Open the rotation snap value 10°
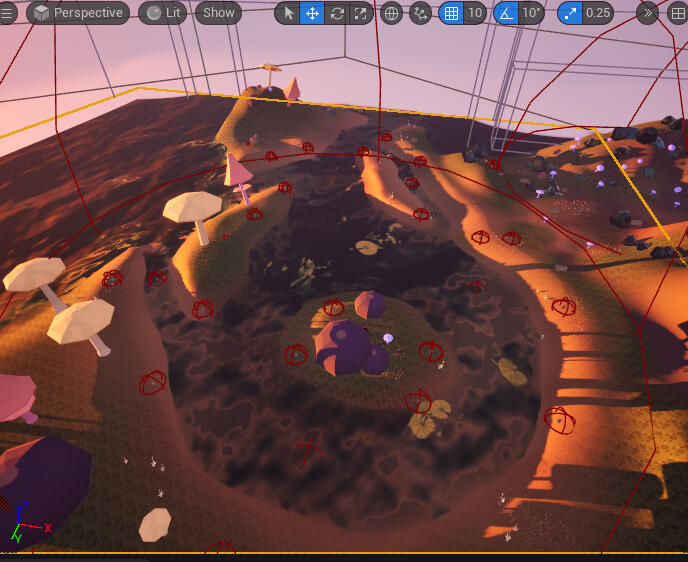 pyautogui.click(x=531, y=13)
